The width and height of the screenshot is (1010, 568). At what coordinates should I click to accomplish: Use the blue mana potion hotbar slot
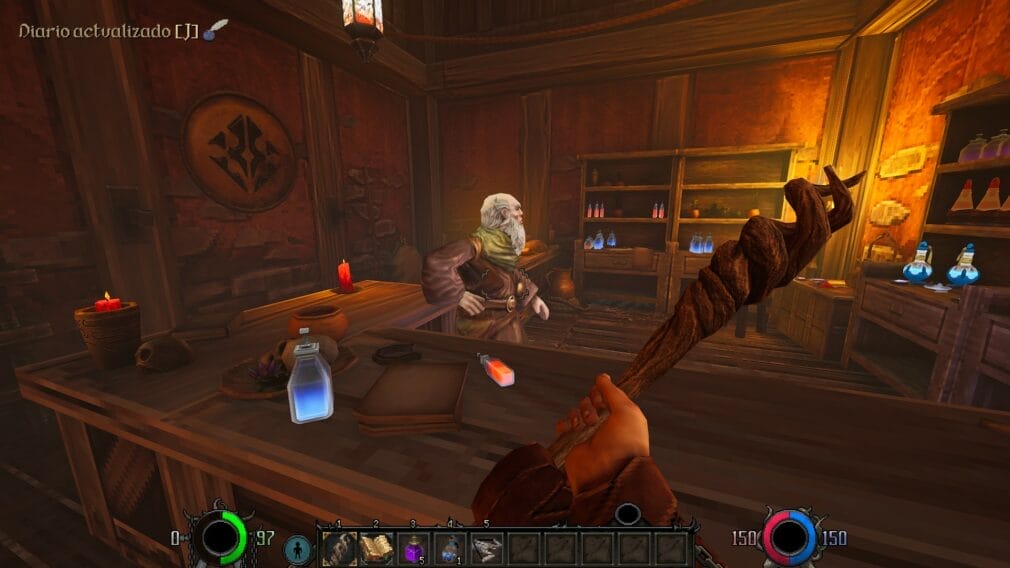tap(450, 548)
